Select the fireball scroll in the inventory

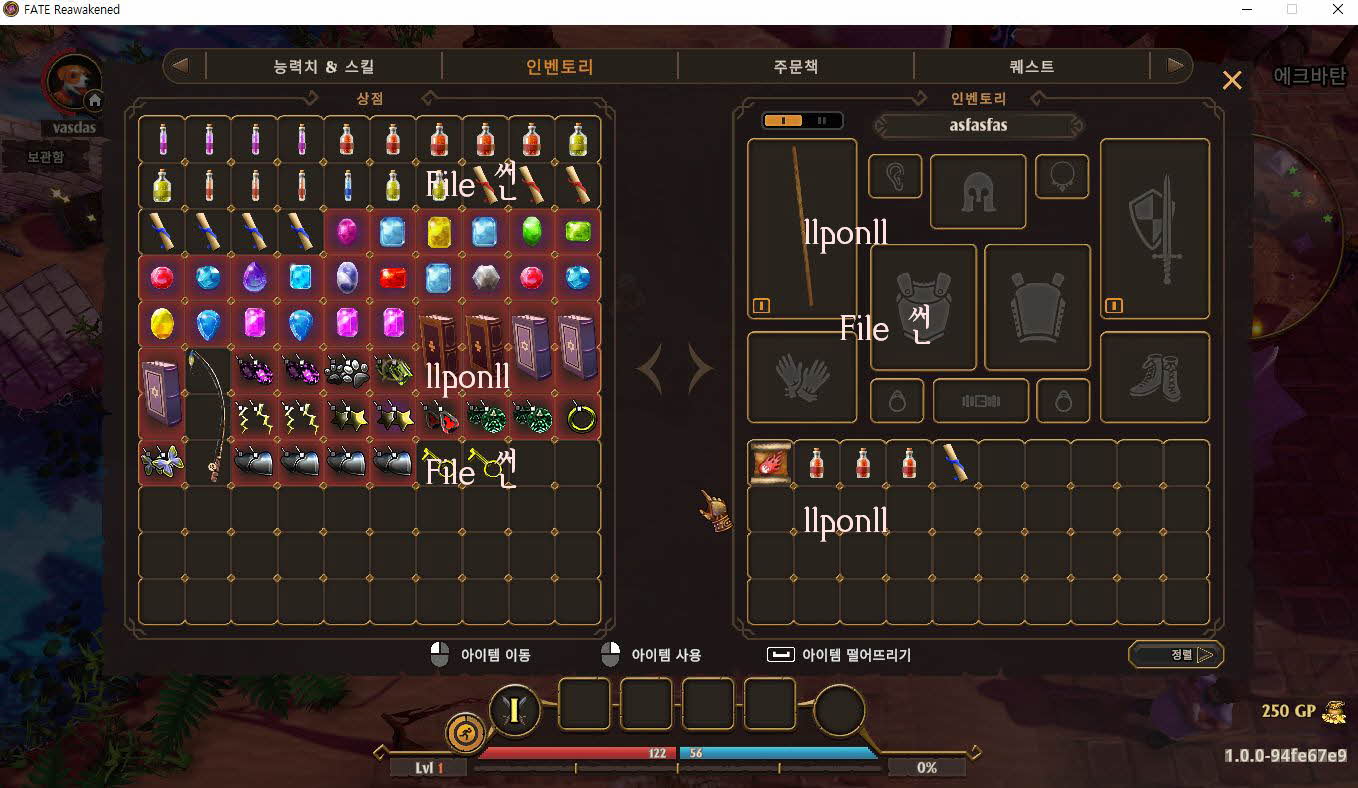[x=770, y=463]
